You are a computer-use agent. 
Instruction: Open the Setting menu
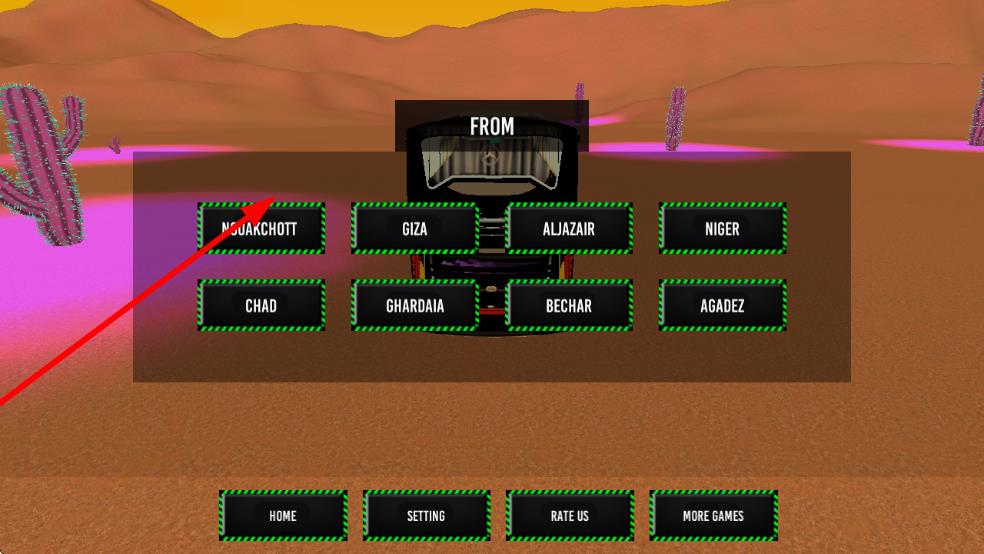point(426,515)
